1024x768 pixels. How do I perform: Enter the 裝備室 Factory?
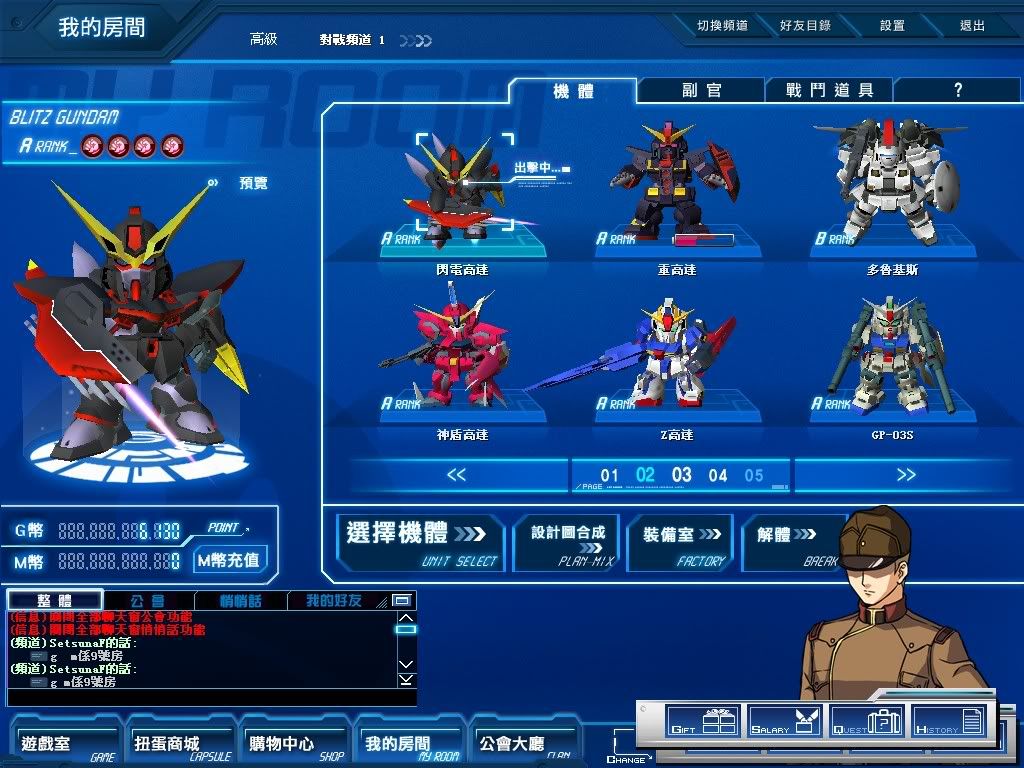[681, 542]
